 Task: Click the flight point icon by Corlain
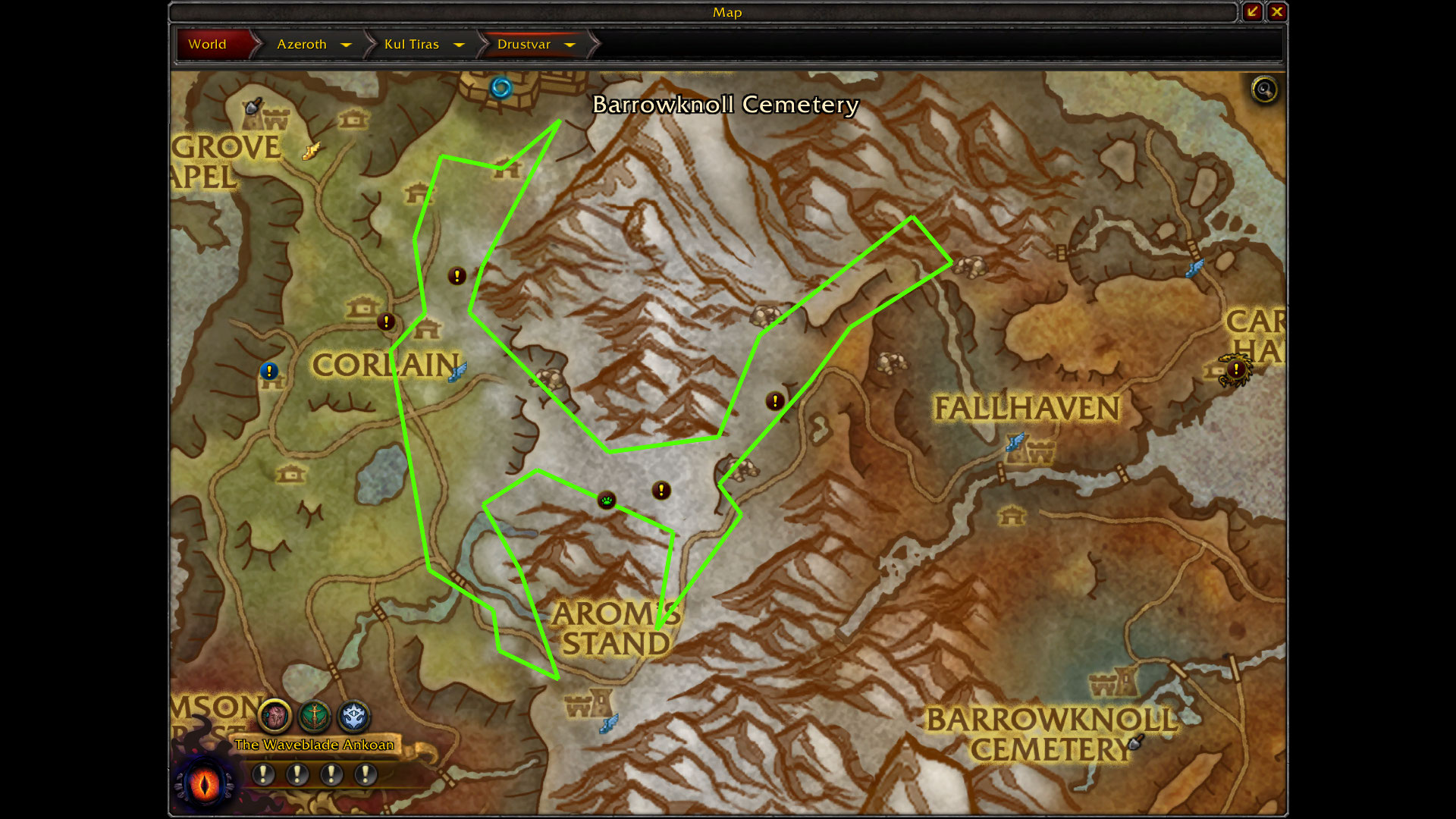(457, 372)
